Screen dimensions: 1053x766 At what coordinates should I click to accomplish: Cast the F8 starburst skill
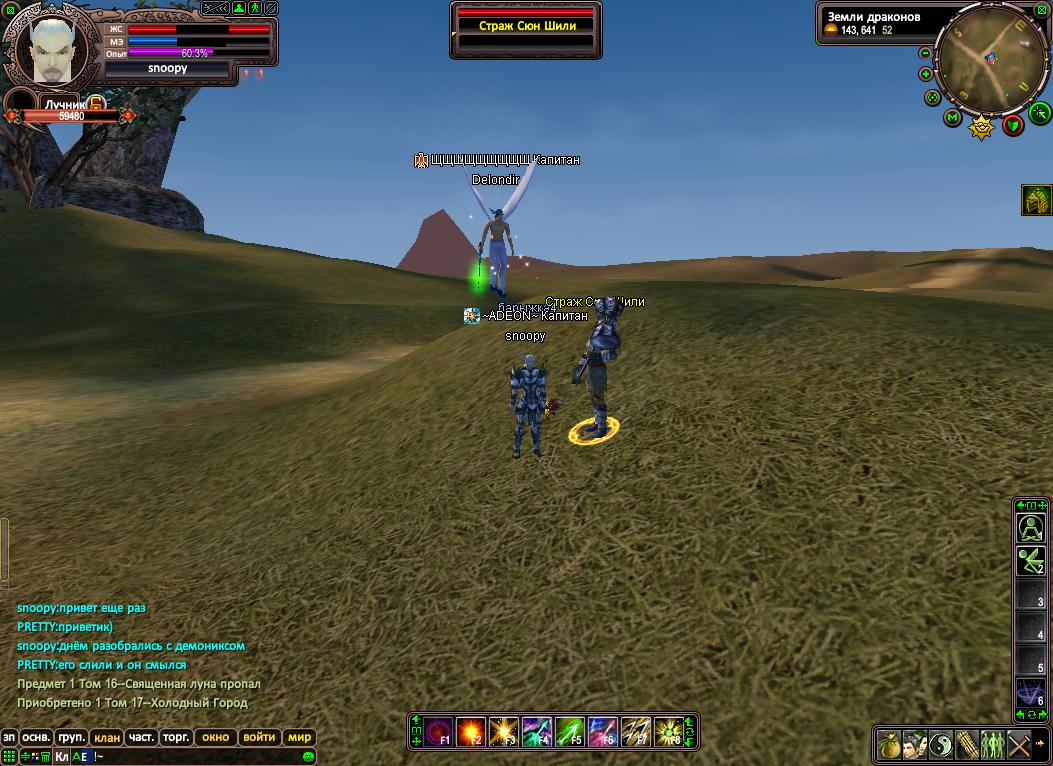(668, 732)
